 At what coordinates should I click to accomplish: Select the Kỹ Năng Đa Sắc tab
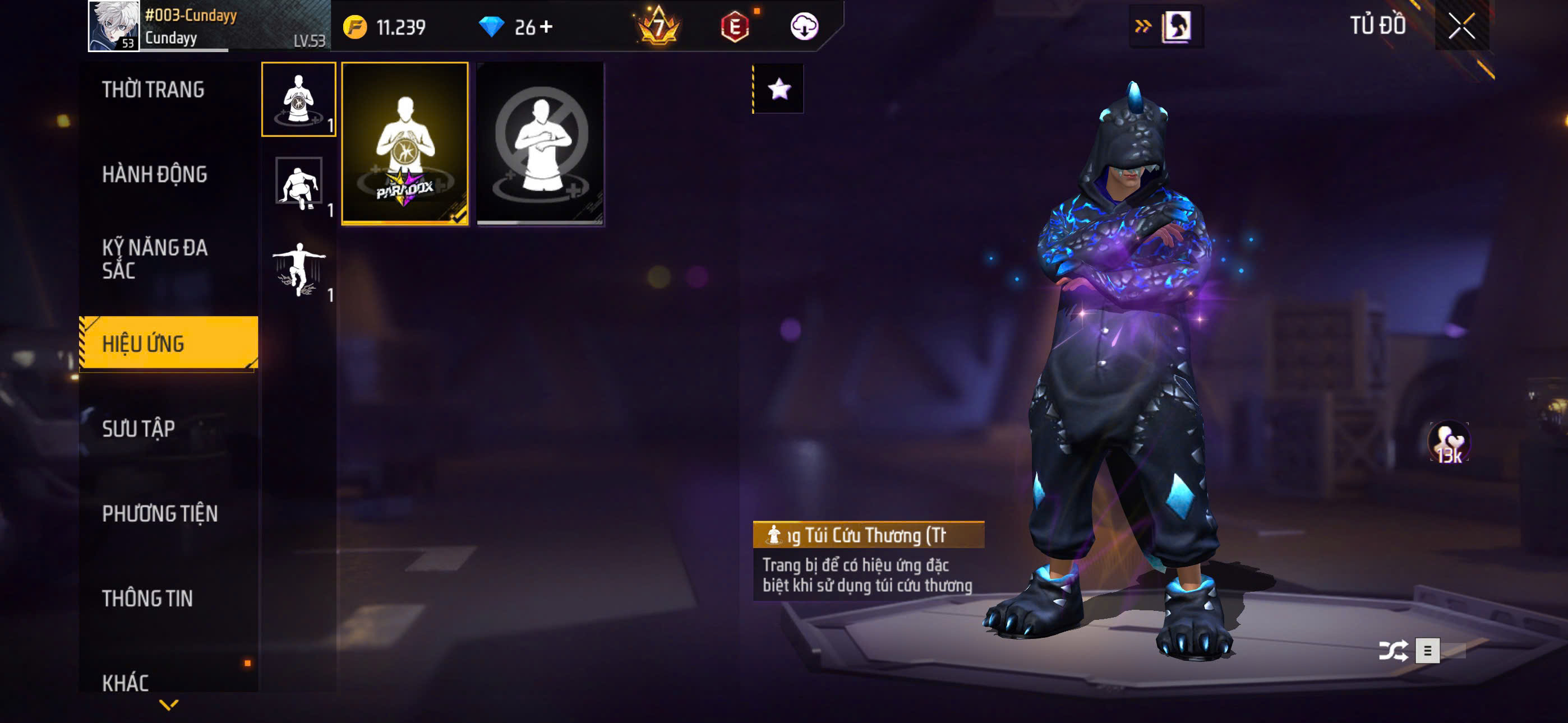pos(155,258)
